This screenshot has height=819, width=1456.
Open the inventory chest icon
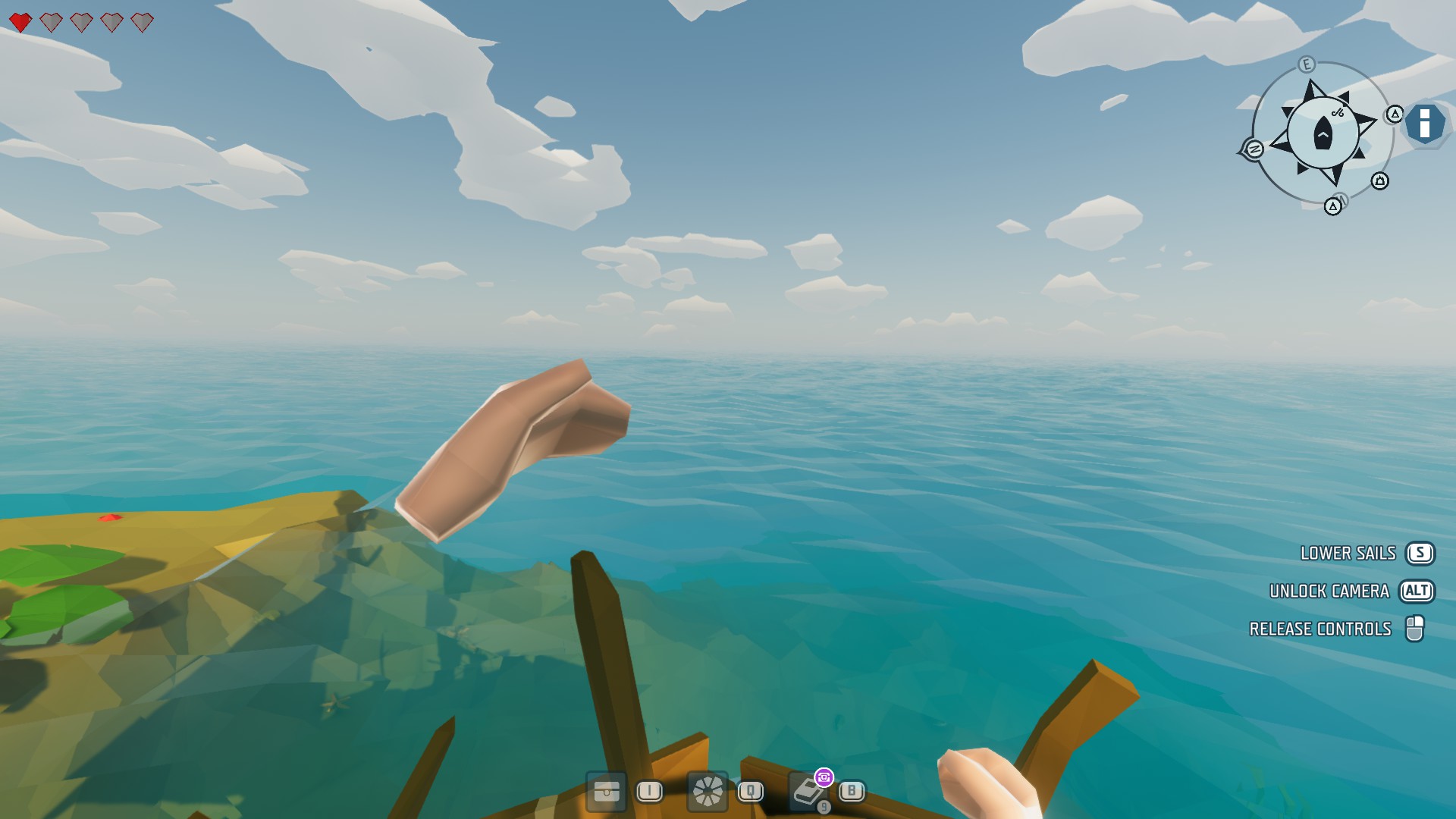[x=606, y=792]
